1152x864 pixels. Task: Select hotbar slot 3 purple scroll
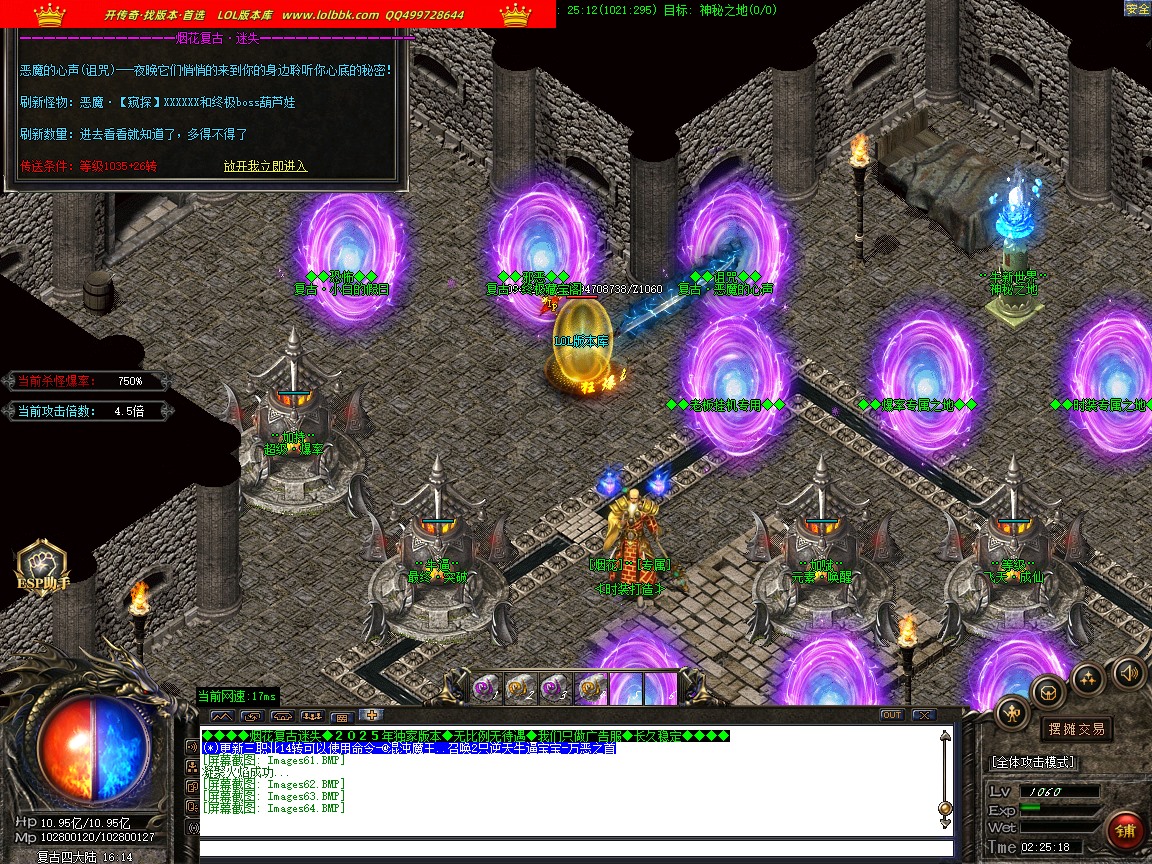coord(555,688)
